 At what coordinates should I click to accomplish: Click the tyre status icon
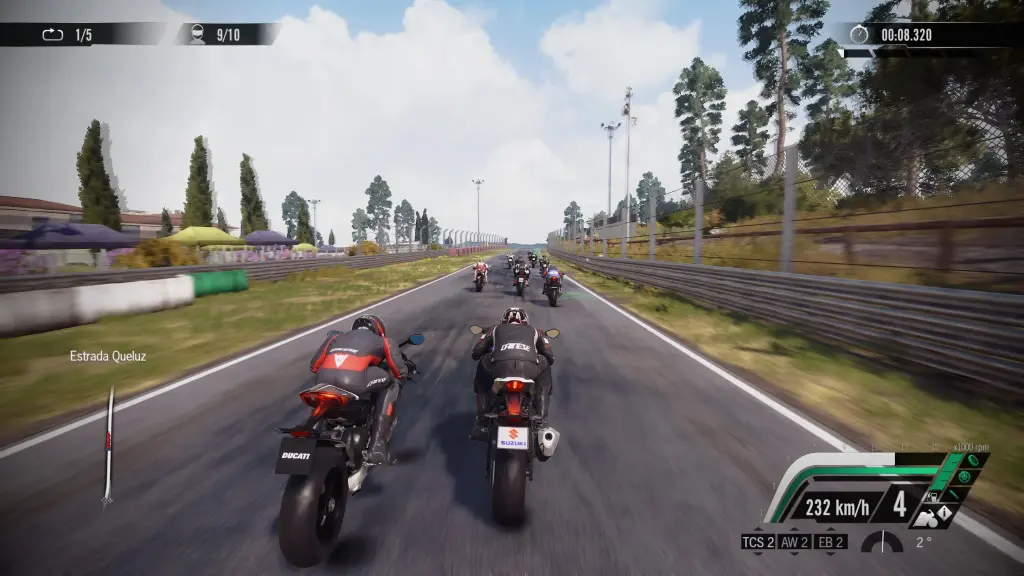tap(971, 461)
